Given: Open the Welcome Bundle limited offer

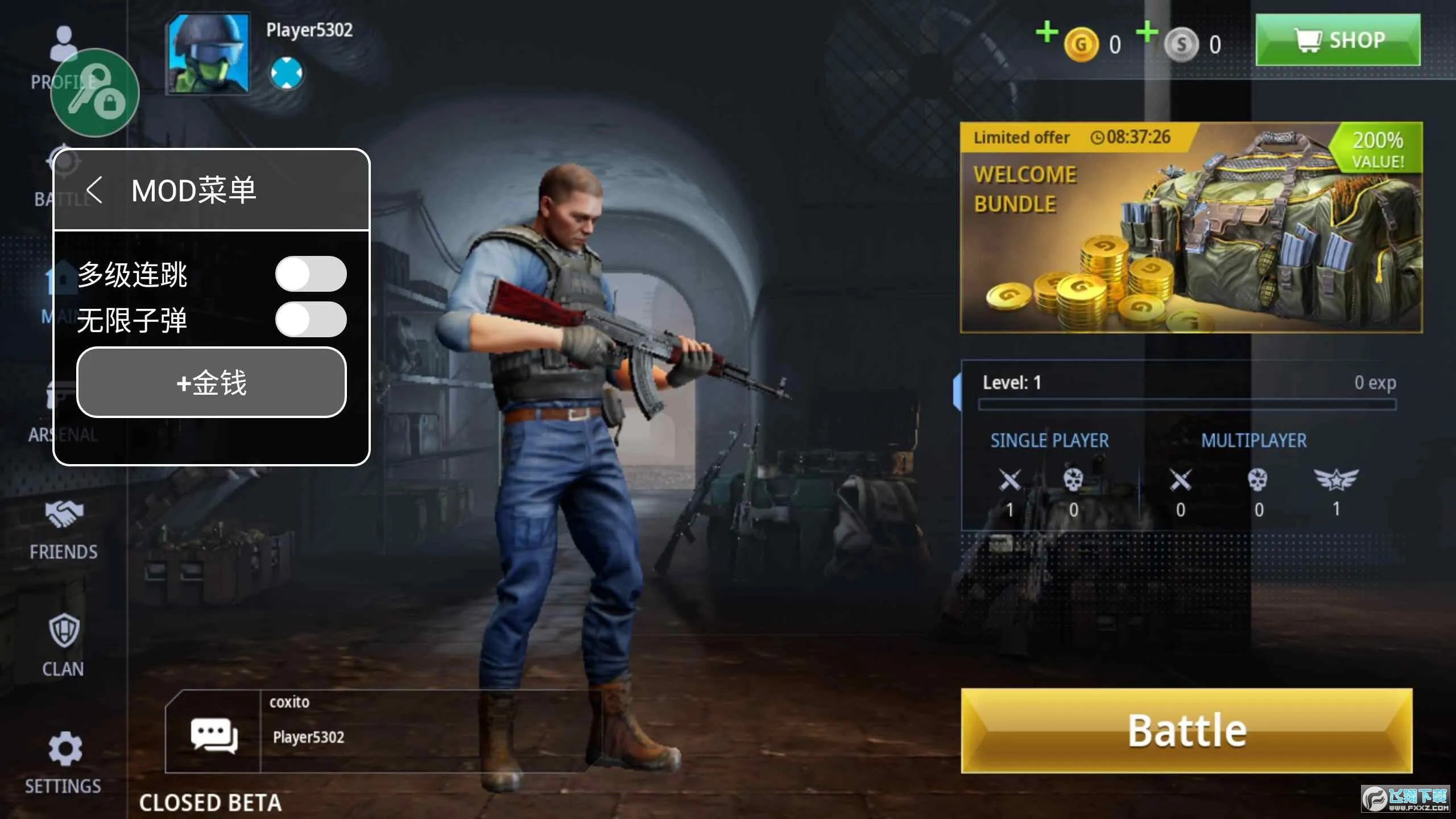Looking at the screenshot, I should click(x=1191, y=227).
